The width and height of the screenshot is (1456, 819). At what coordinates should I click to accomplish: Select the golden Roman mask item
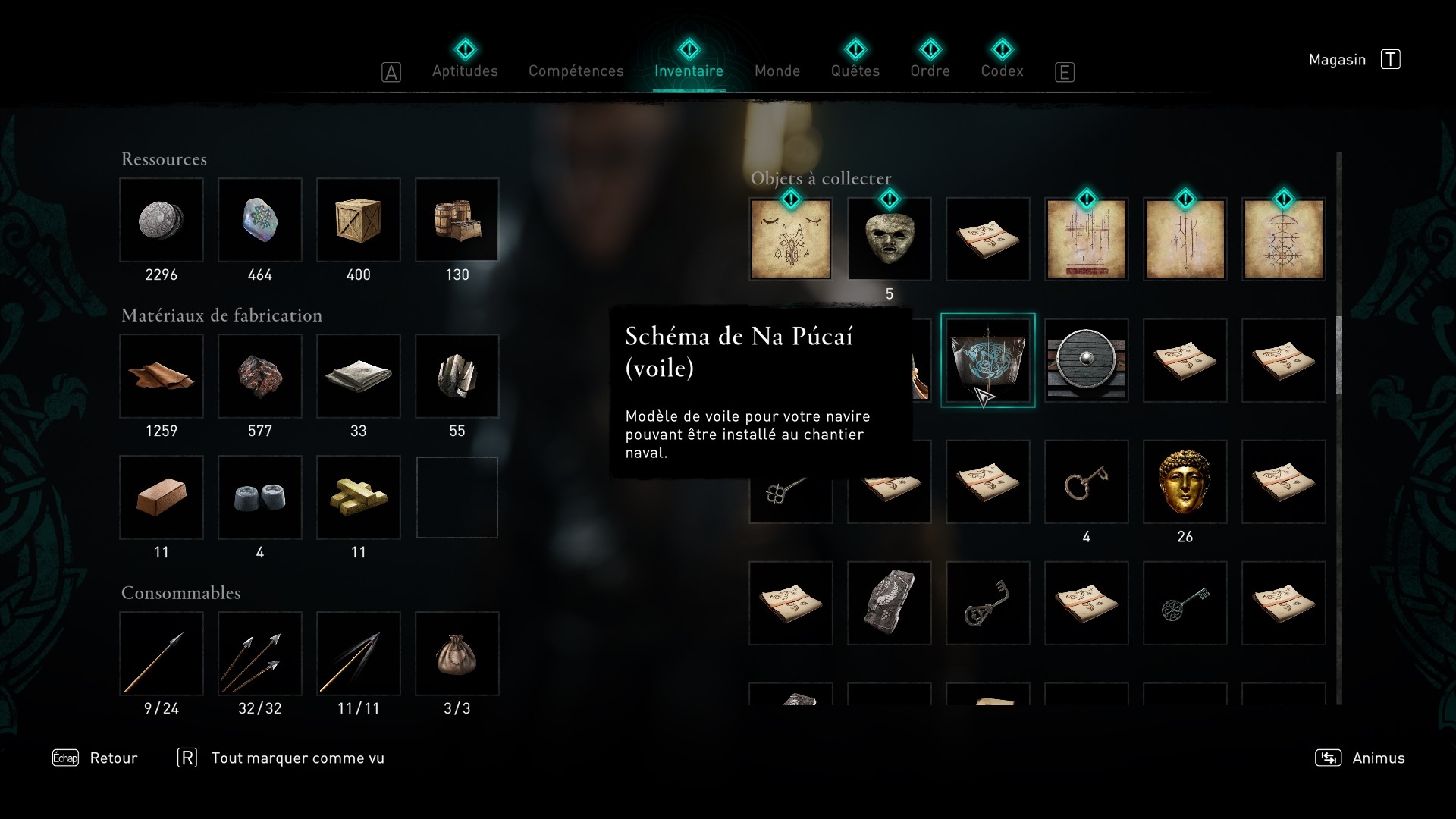coord(1185,482)
